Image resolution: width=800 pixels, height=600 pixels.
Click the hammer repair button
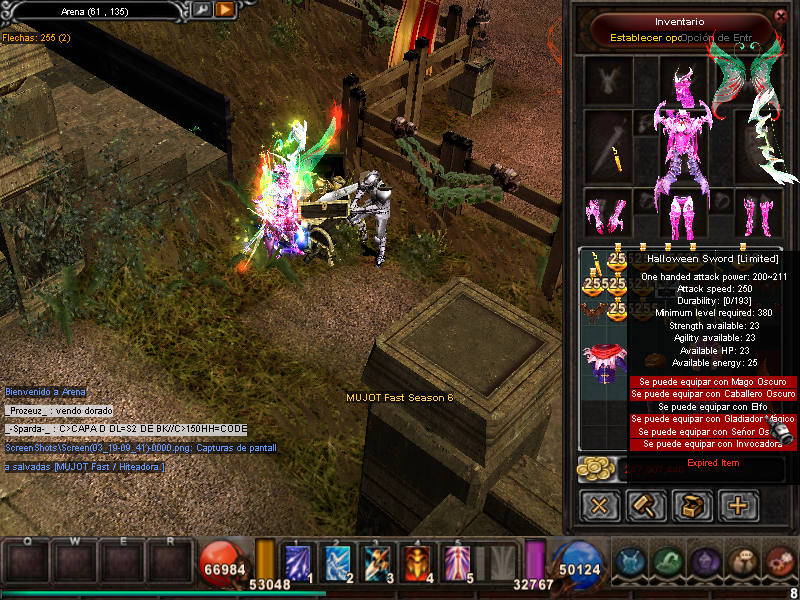(x=646, y=505)
